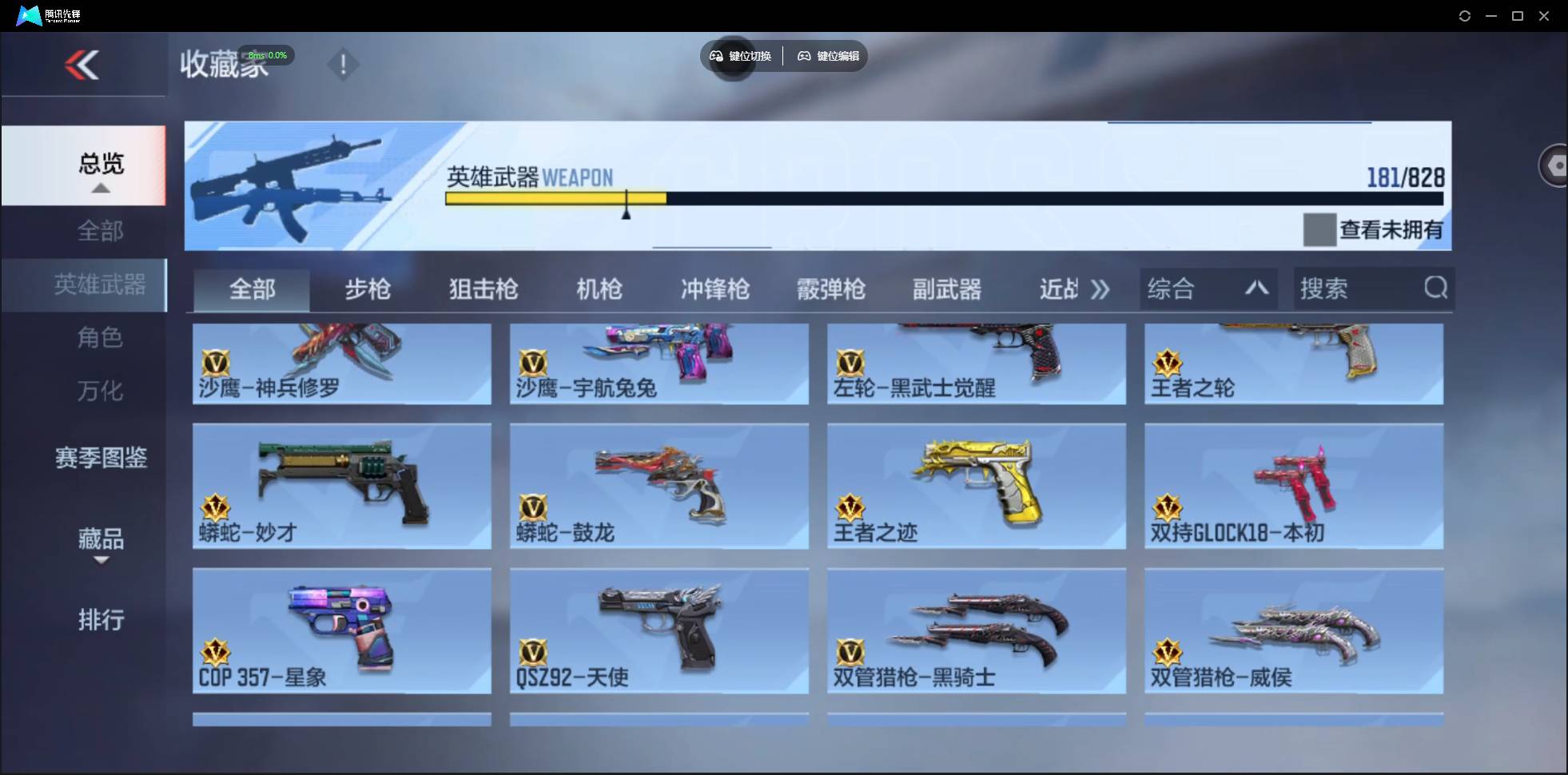Switch to the 霰弹枪 weapon tab
Screen dimensions: 1568x775
tap(831, 289)
